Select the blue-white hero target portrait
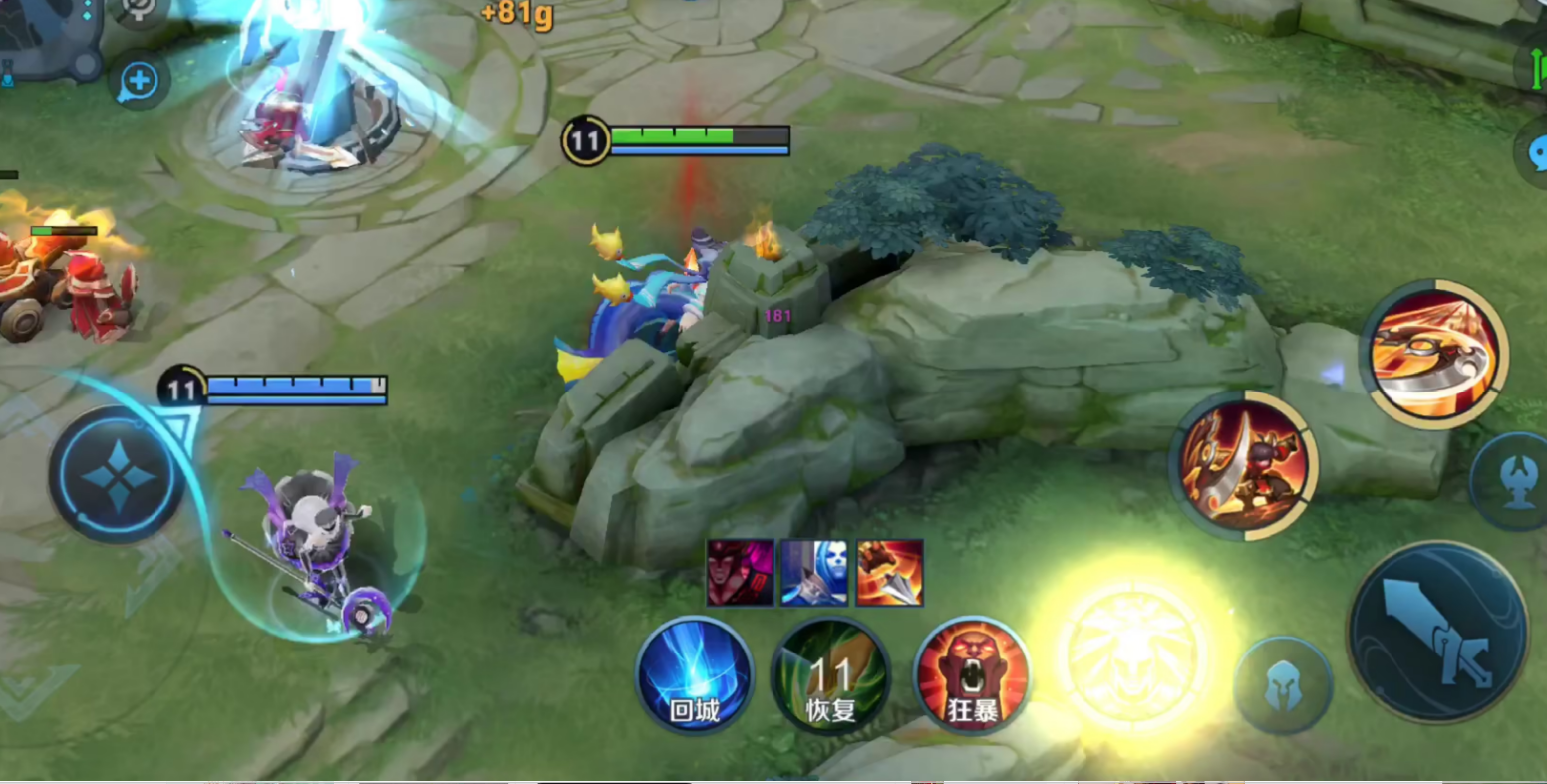Viewport: 1547px width, 784px height. (814, 573)
